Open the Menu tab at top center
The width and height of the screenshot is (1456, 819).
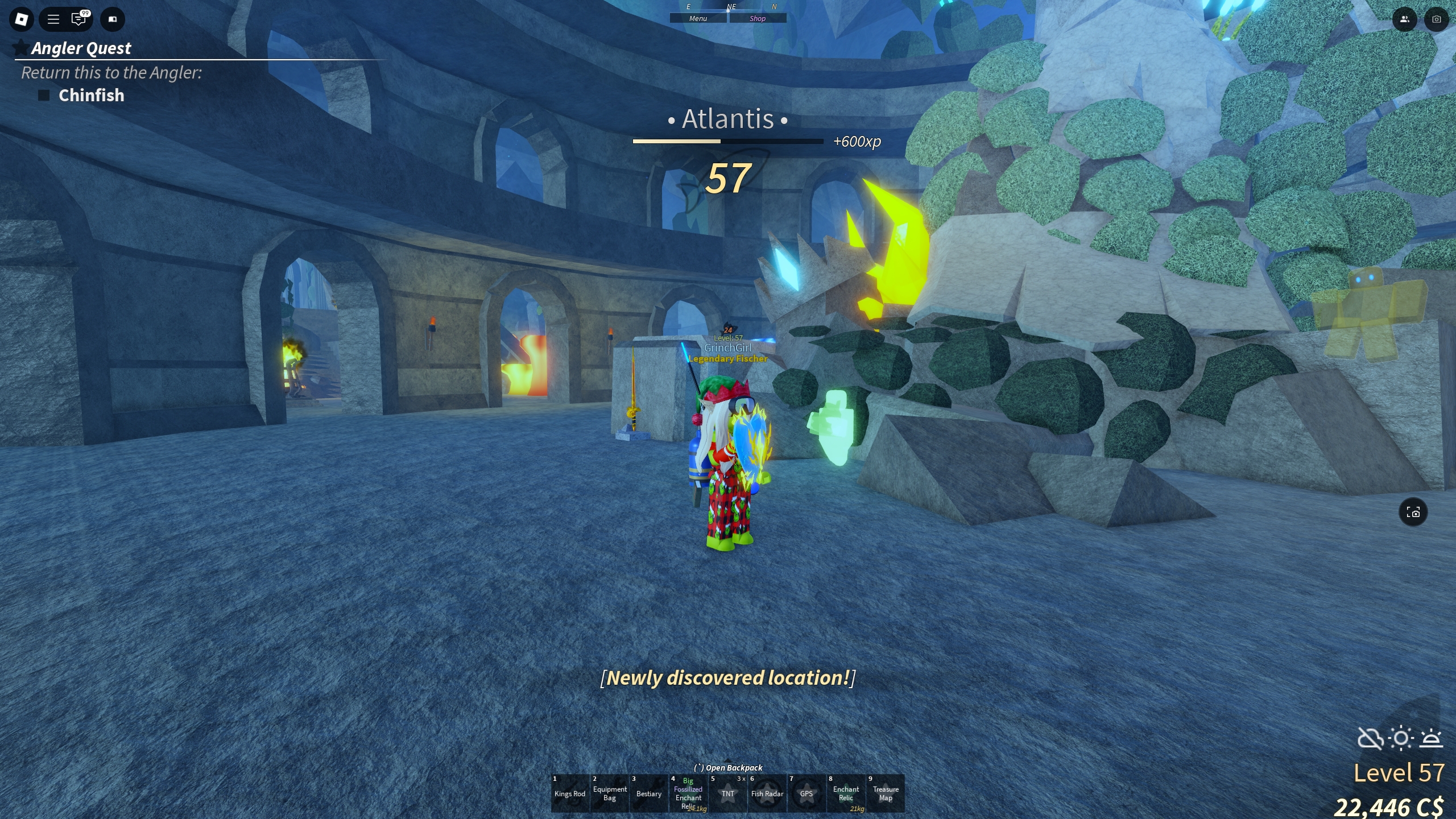pos(699,18)
